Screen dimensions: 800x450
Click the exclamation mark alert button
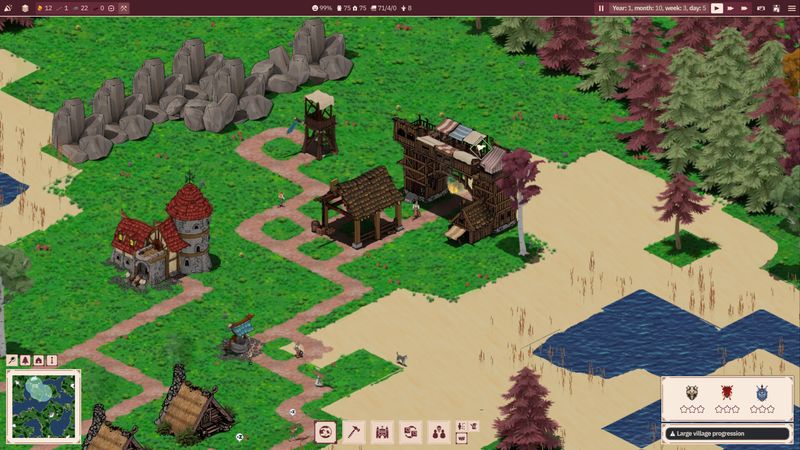pos(51,360)
